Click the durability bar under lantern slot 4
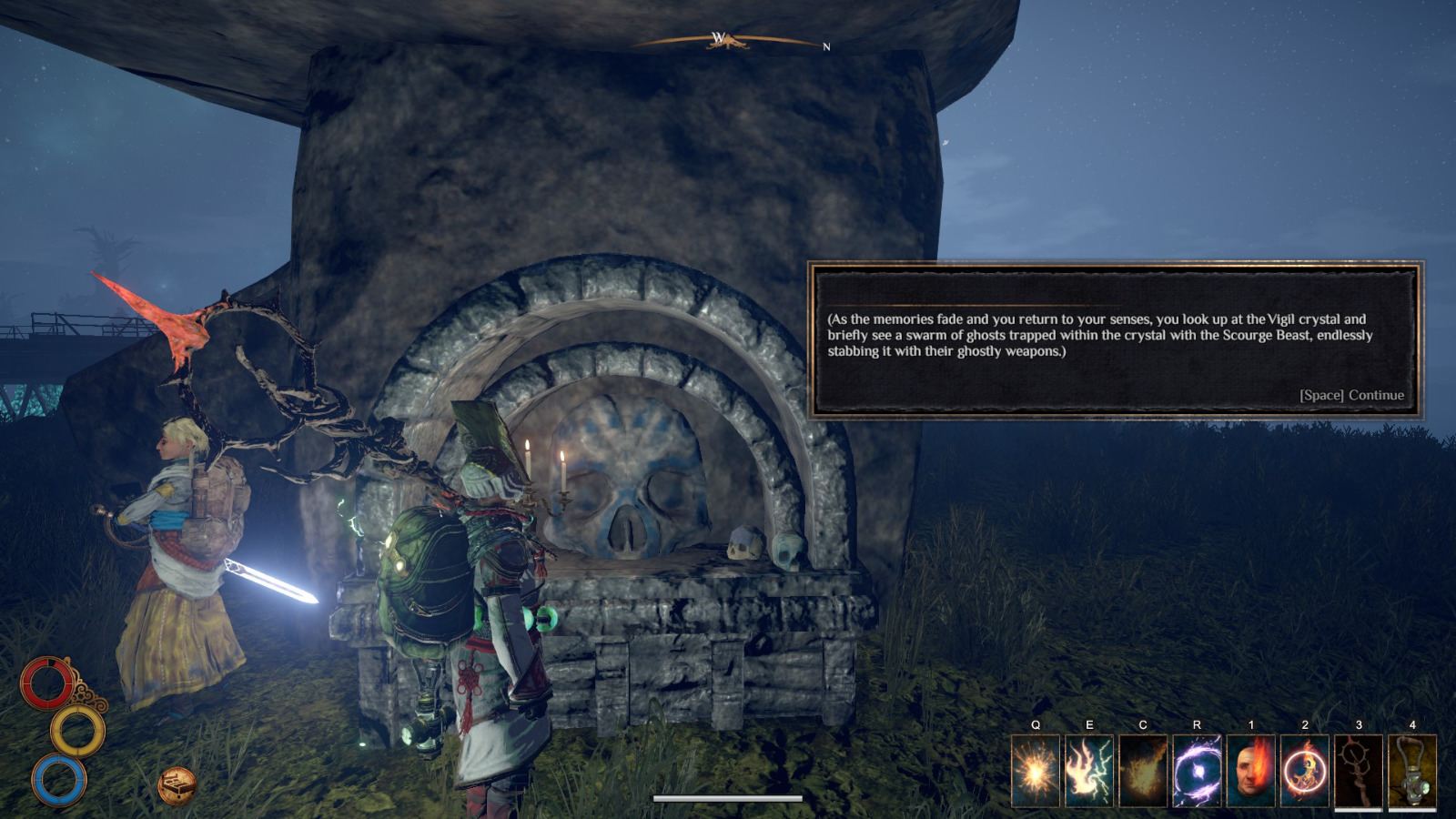The width and height of the screenshot is (1456, 819). click(1412, 809)
